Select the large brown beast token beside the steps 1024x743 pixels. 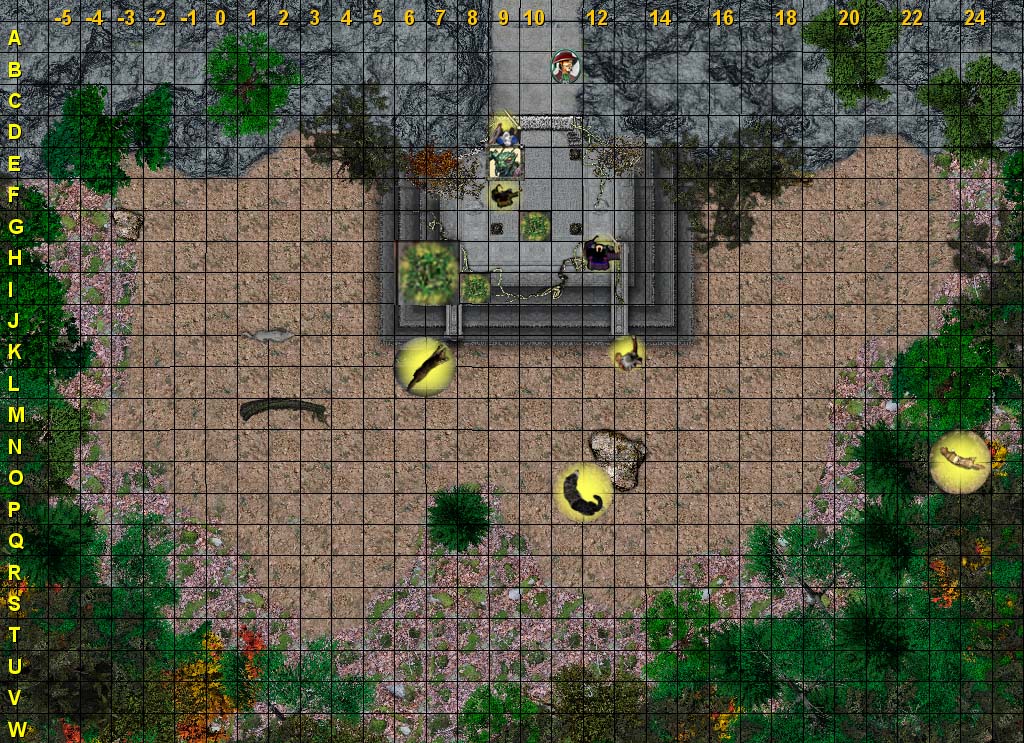point(425,366)
